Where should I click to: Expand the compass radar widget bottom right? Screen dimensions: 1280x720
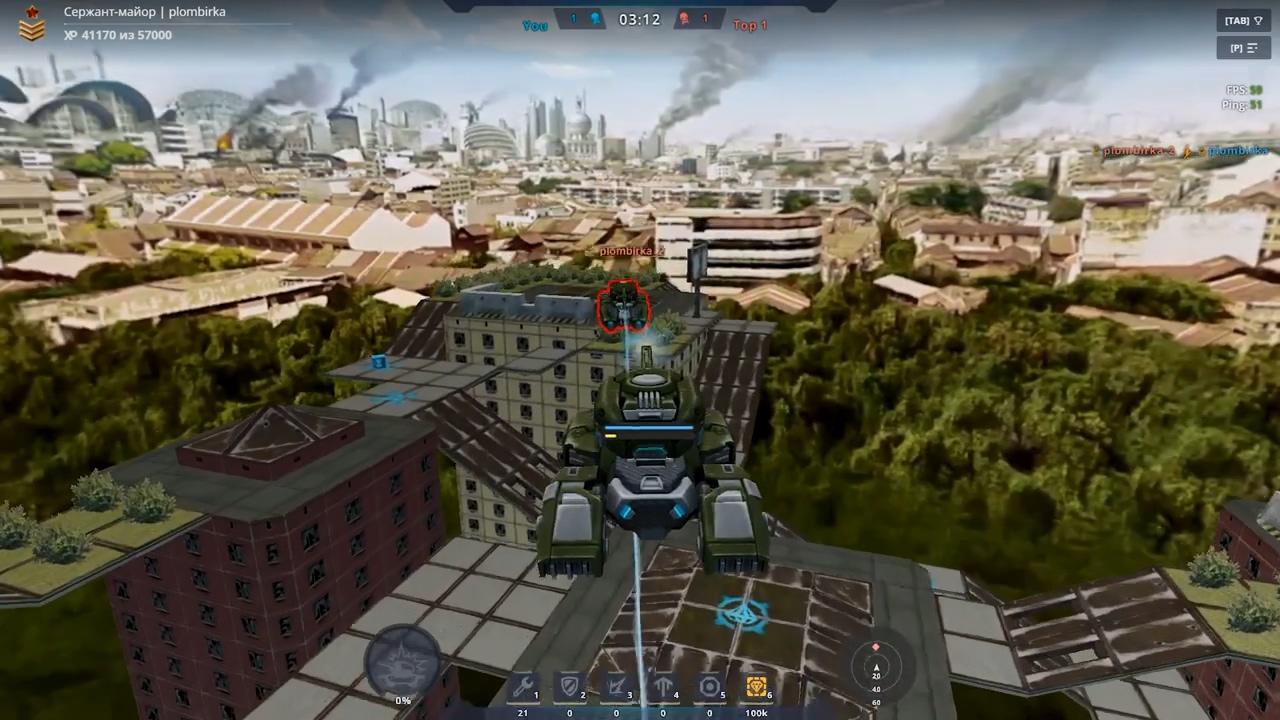tap(876, 667)
